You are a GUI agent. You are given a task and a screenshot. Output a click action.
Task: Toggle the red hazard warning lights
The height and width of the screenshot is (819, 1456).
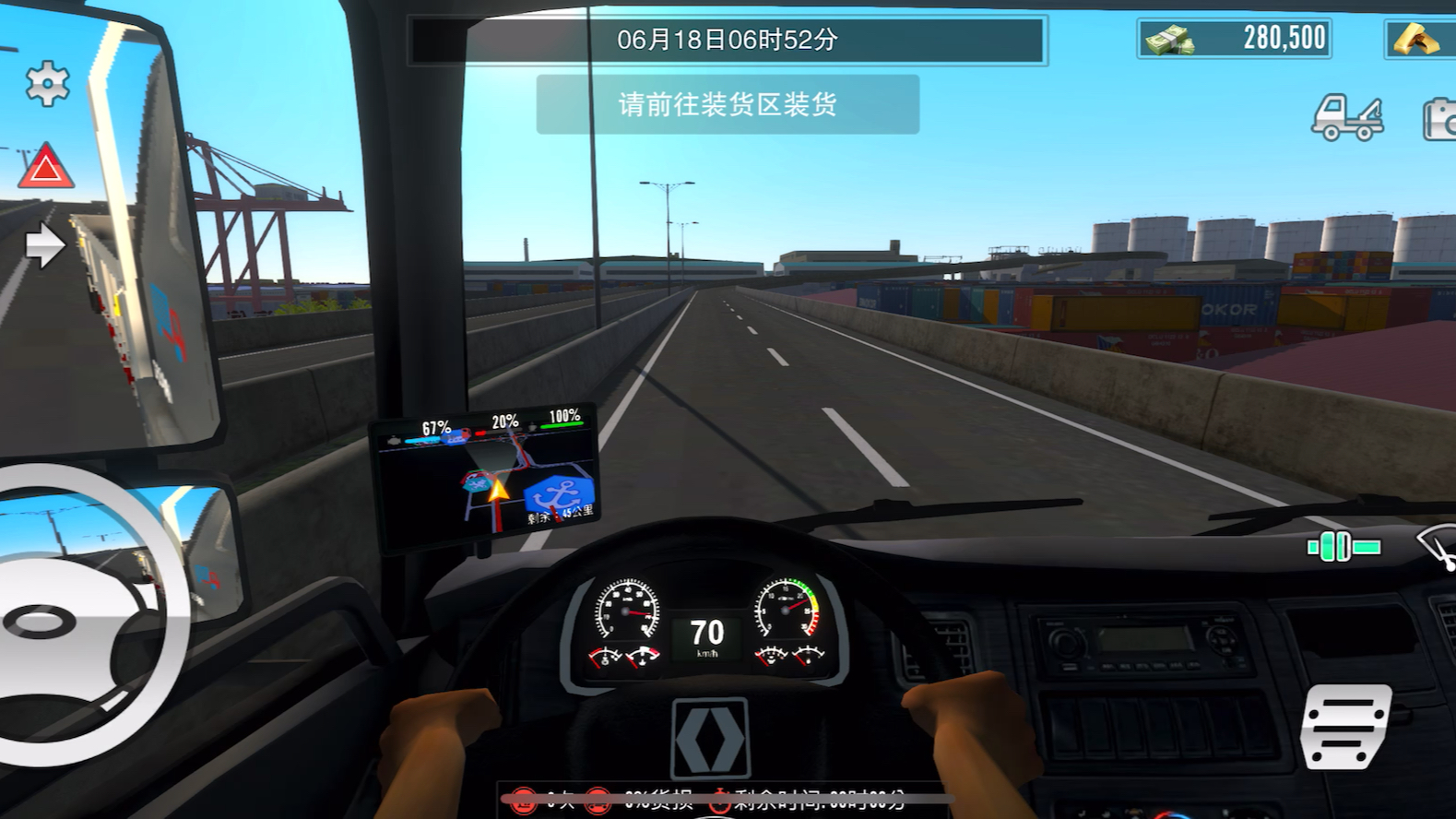tap(46, 168)
